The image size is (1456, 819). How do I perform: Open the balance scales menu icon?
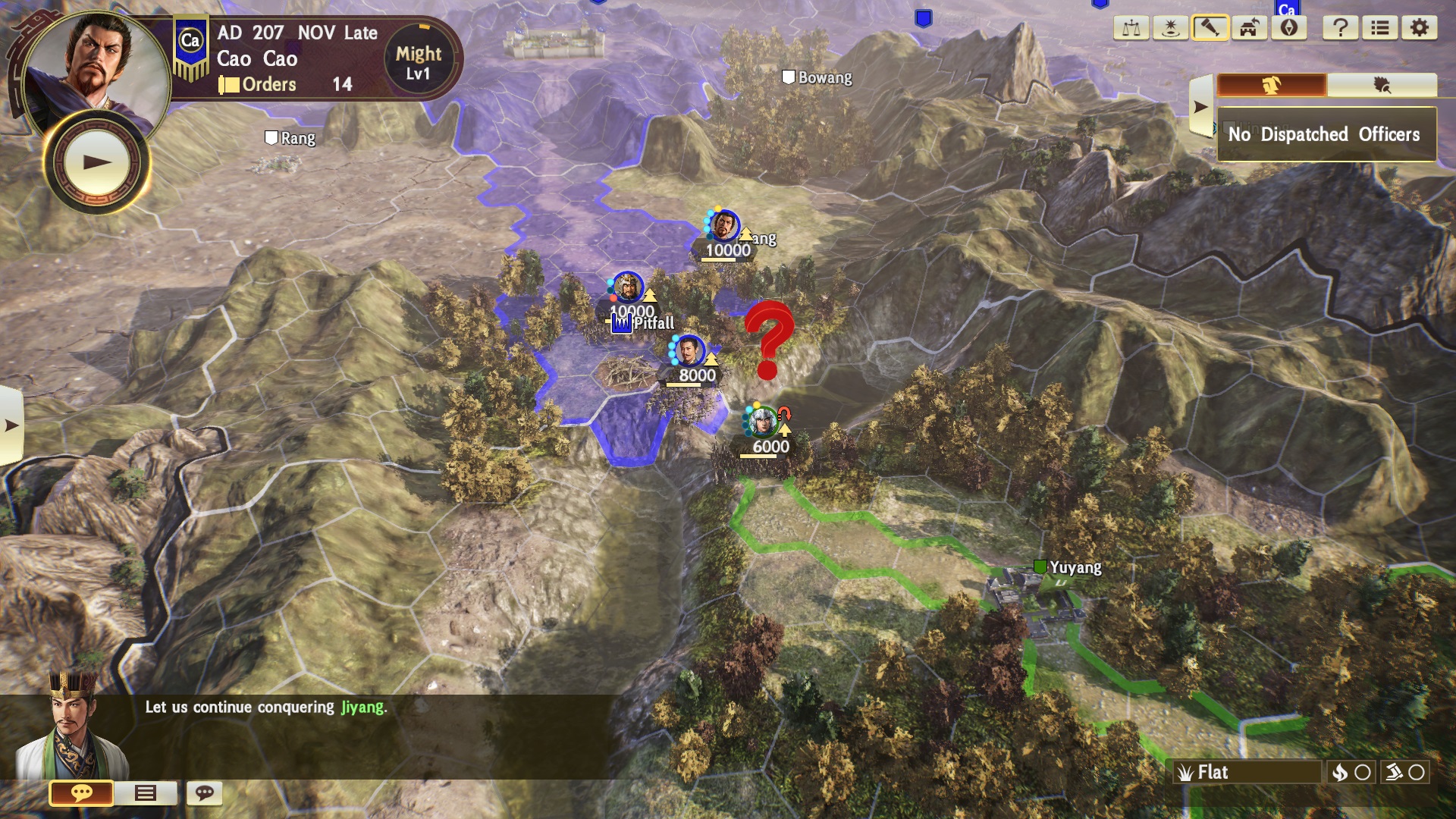(1131, 29)
